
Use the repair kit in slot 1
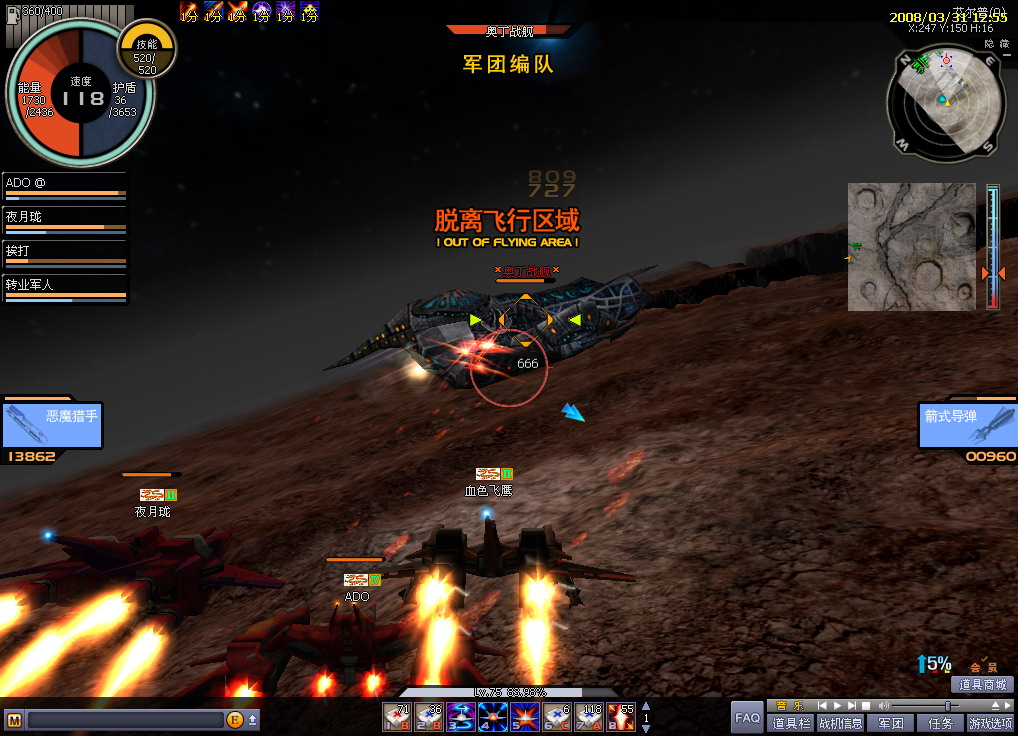click(397, 717)
